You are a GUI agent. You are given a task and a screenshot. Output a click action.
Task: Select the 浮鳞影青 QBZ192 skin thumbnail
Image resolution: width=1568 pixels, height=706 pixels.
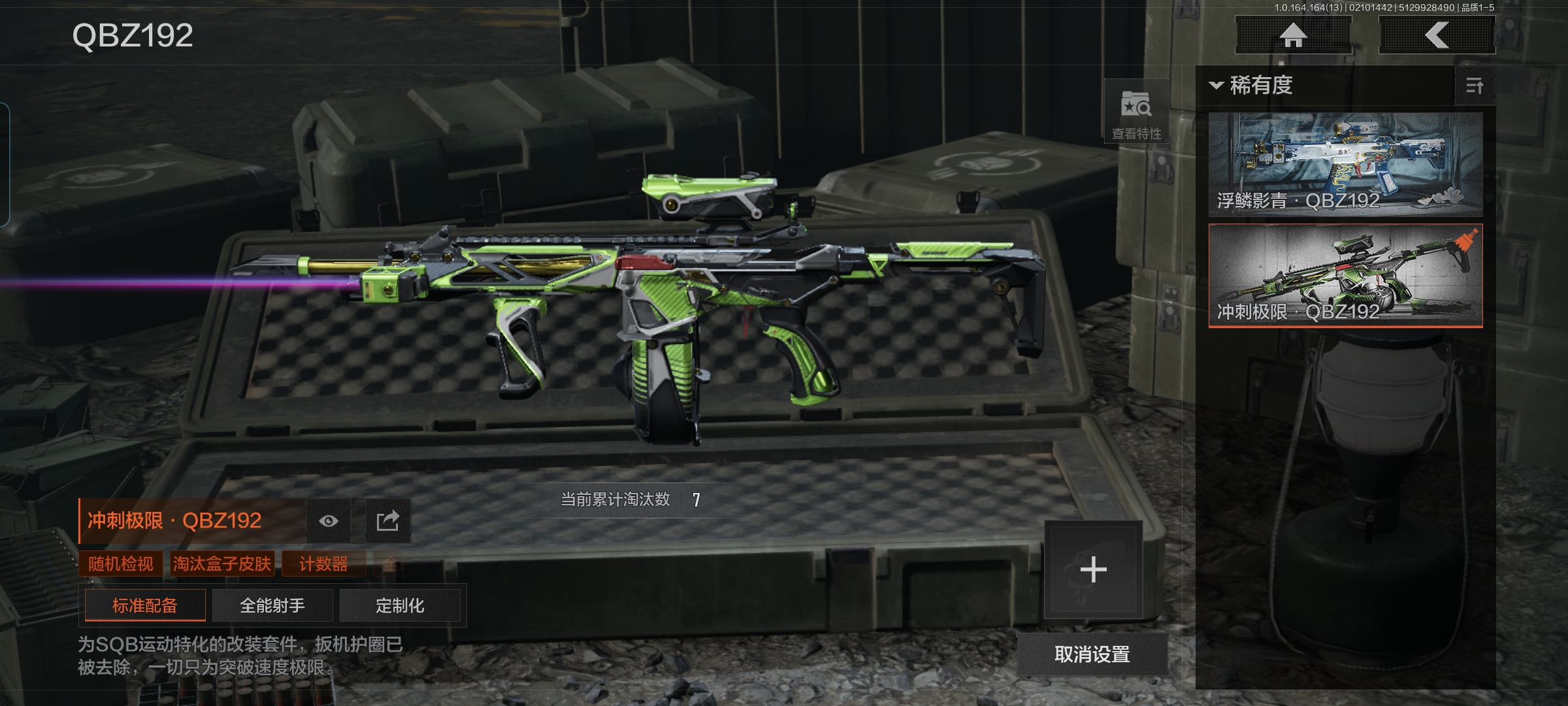tap(1345, 164)
